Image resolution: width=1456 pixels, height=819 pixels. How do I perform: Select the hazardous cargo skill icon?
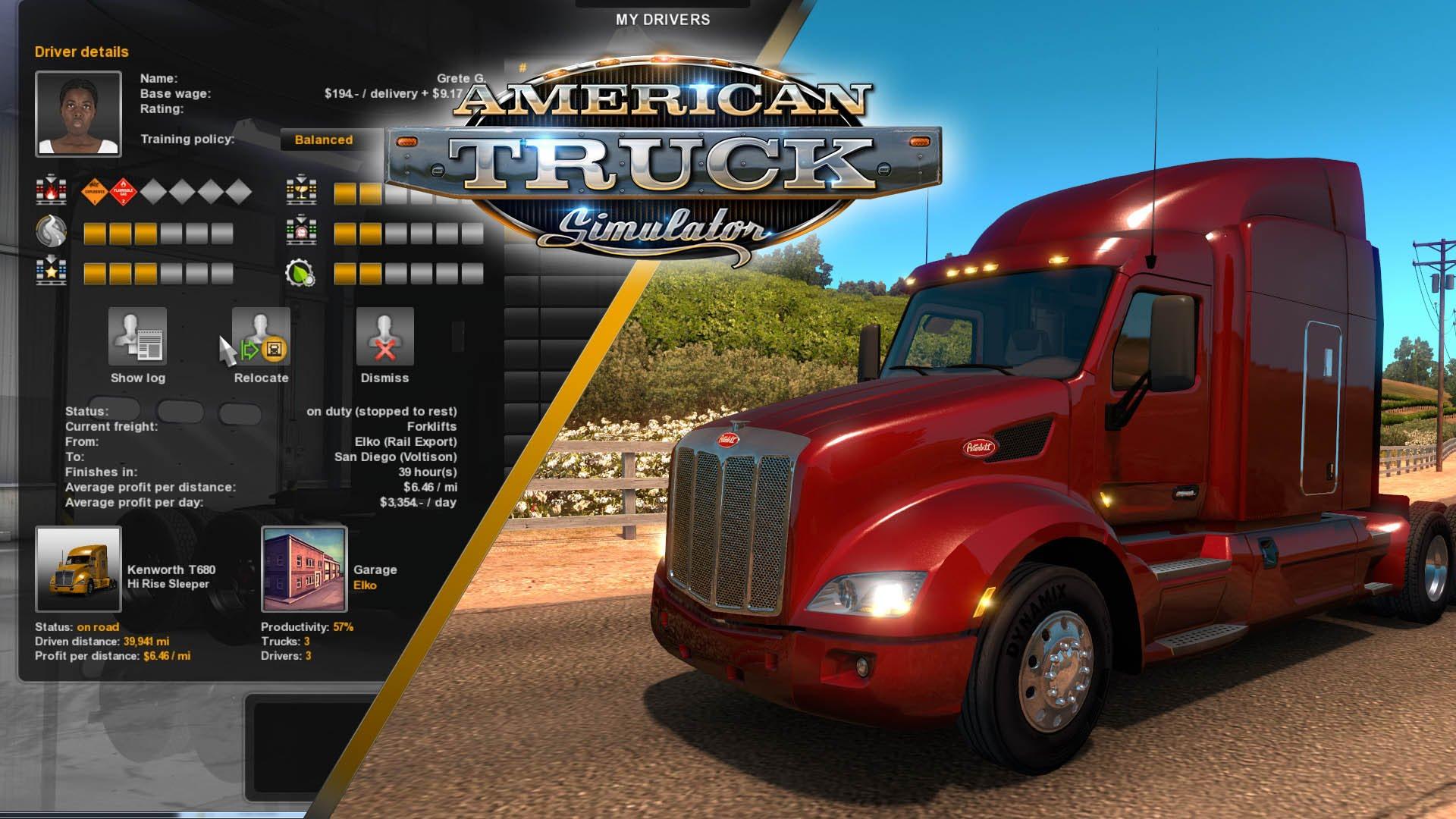pos(50,190)
